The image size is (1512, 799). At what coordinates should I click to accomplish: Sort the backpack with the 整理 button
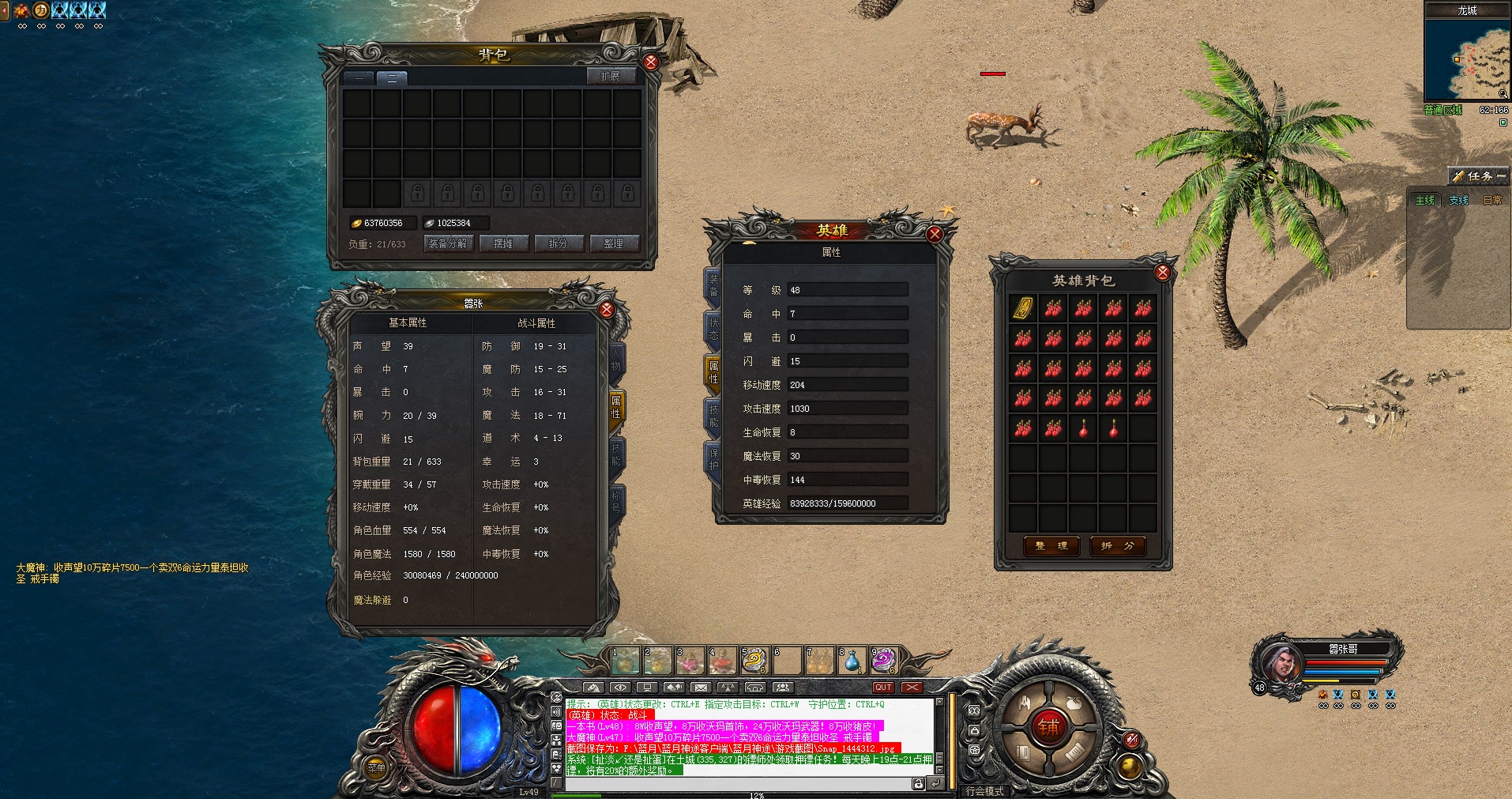click(614, 243)
